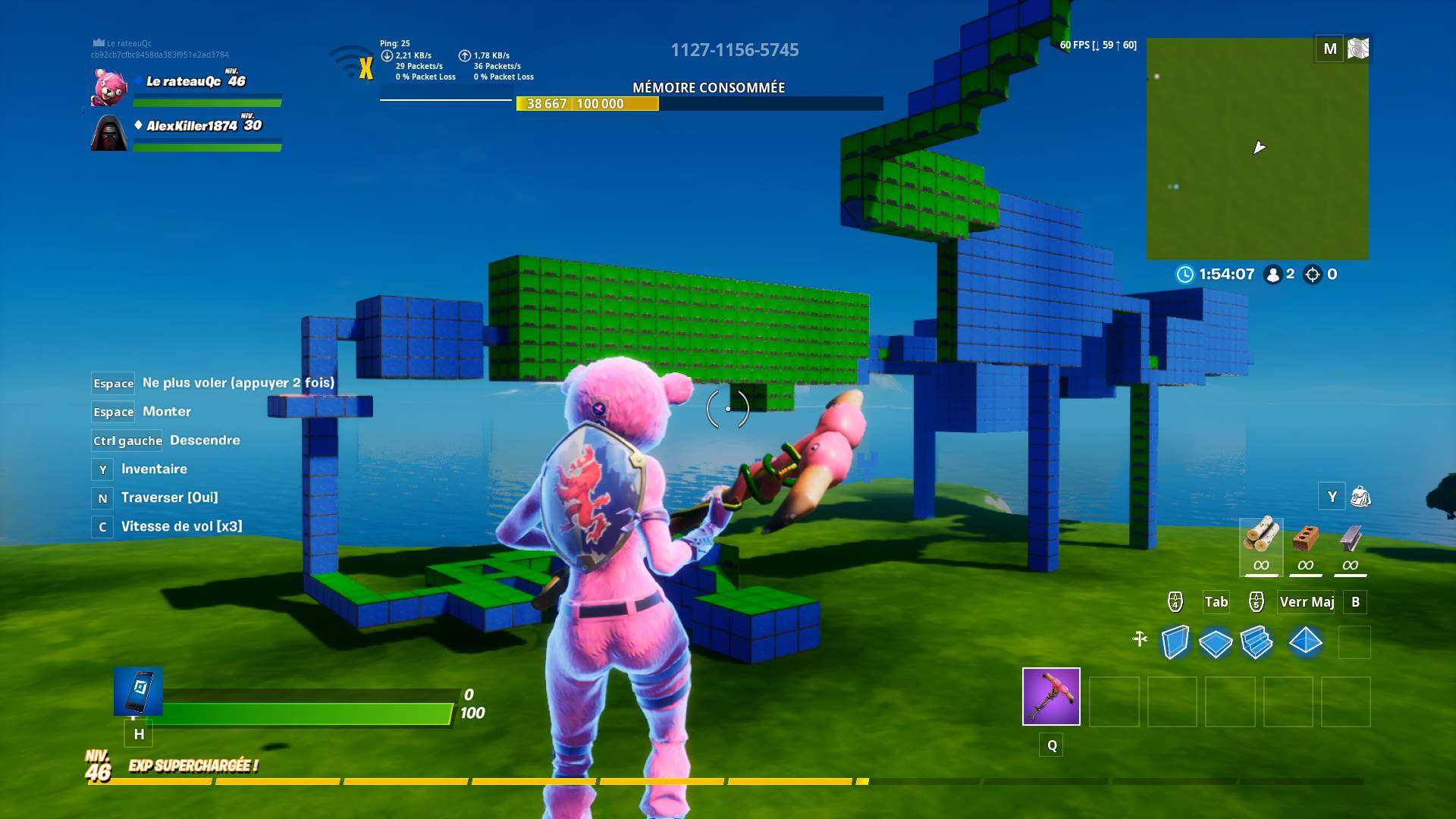The image size is (1456, 819).
Task: Open the minimap
Action: click(1257, 149)
